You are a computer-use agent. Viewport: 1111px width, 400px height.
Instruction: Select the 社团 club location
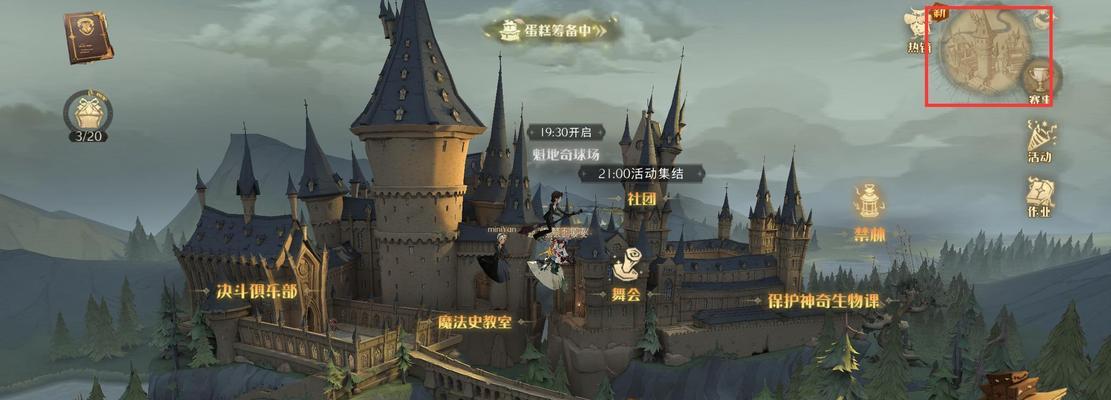pyautogui.click(x=641, y=199)
